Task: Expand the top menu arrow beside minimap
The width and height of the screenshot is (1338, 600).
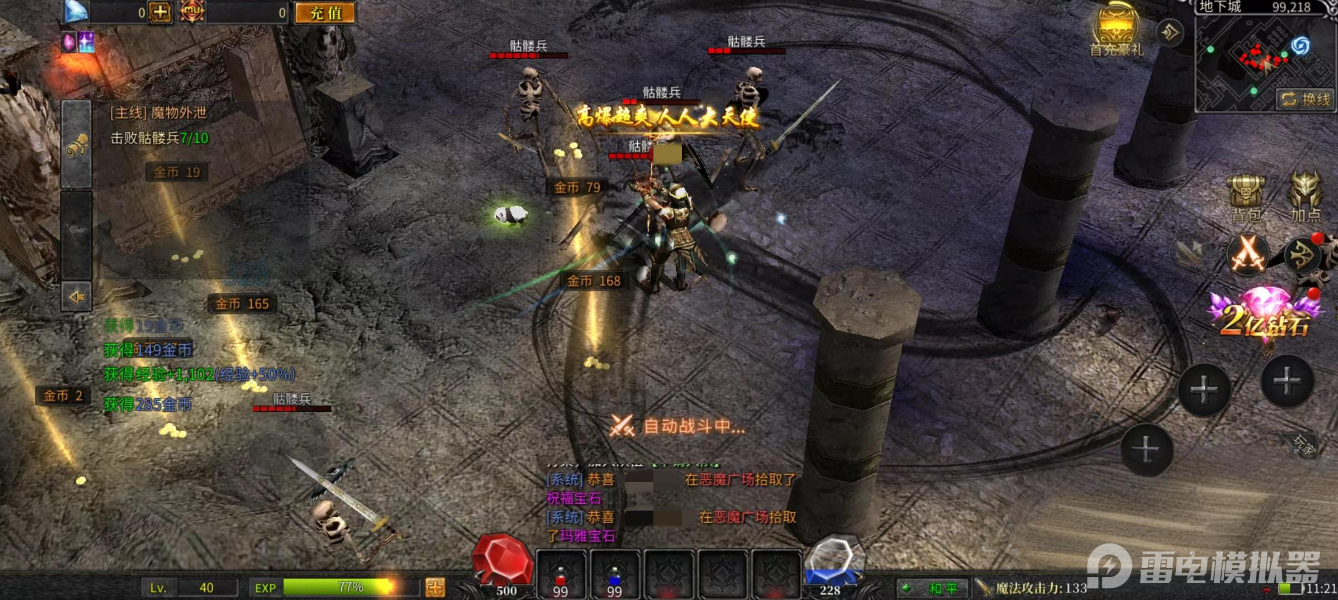Action: click(x=1170, y=33)
